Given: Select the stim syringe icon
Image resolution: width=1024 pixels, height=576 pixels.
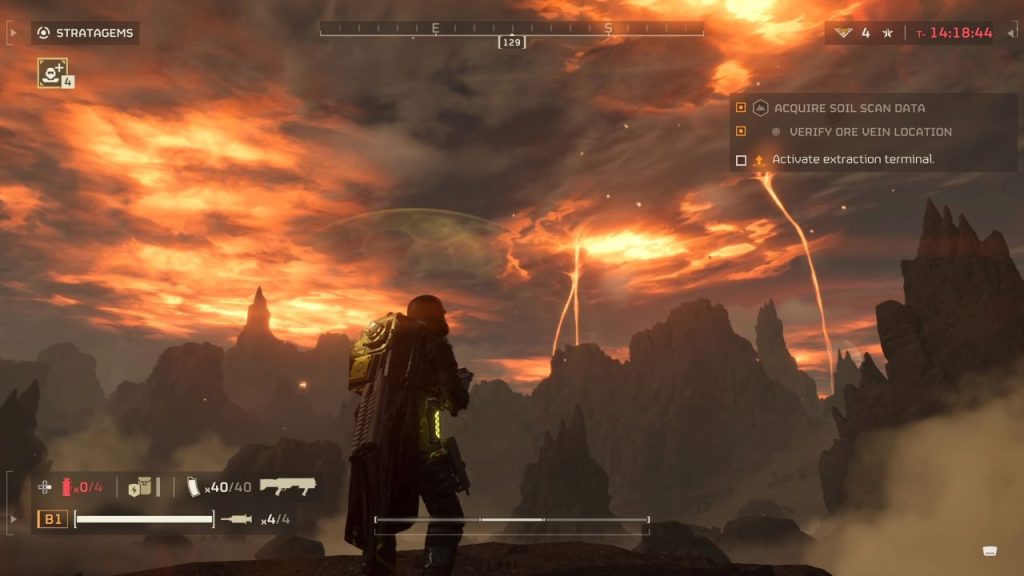Looking at the screenshot, I should [x=238, y=519].
